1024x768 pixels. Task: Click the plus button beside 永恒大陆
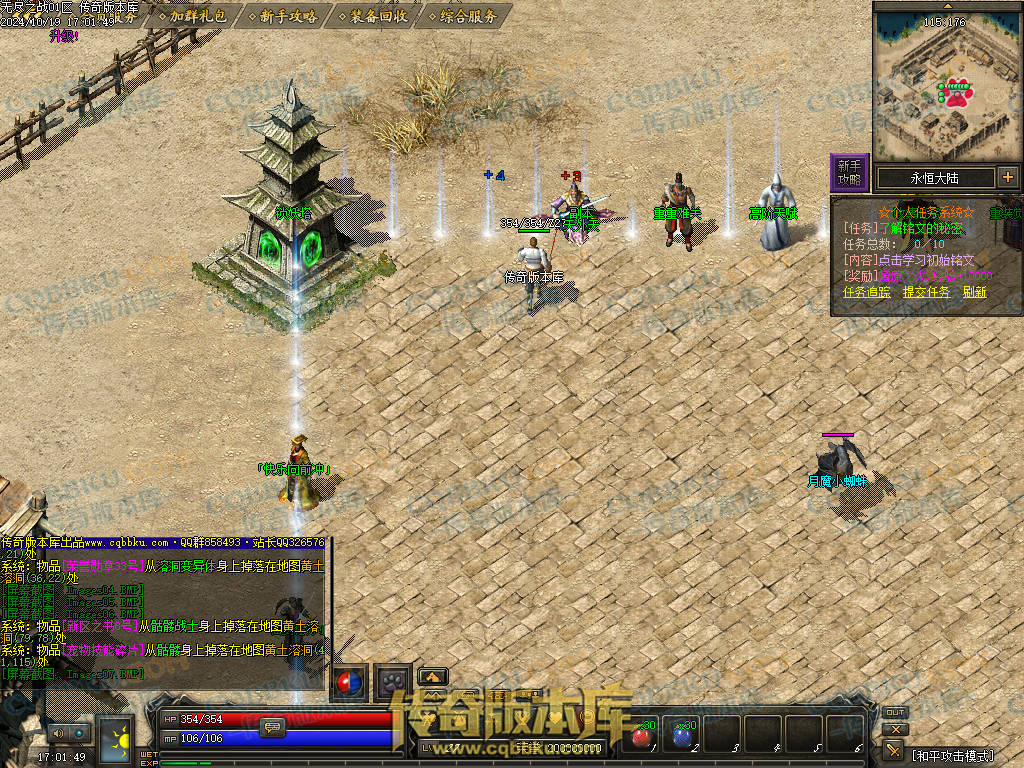[1007, 178]
